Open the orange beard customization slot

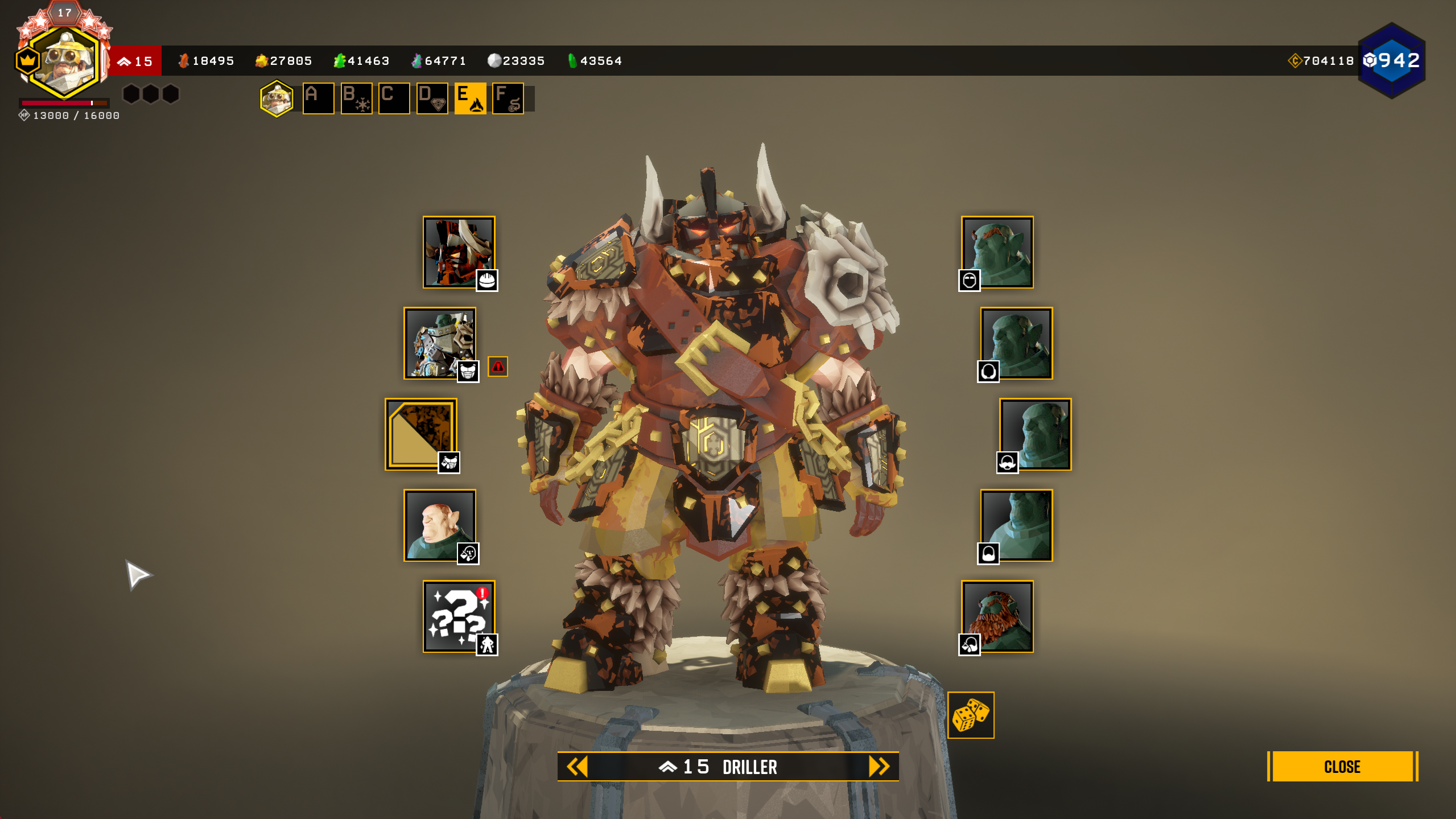tap(997, 616)
